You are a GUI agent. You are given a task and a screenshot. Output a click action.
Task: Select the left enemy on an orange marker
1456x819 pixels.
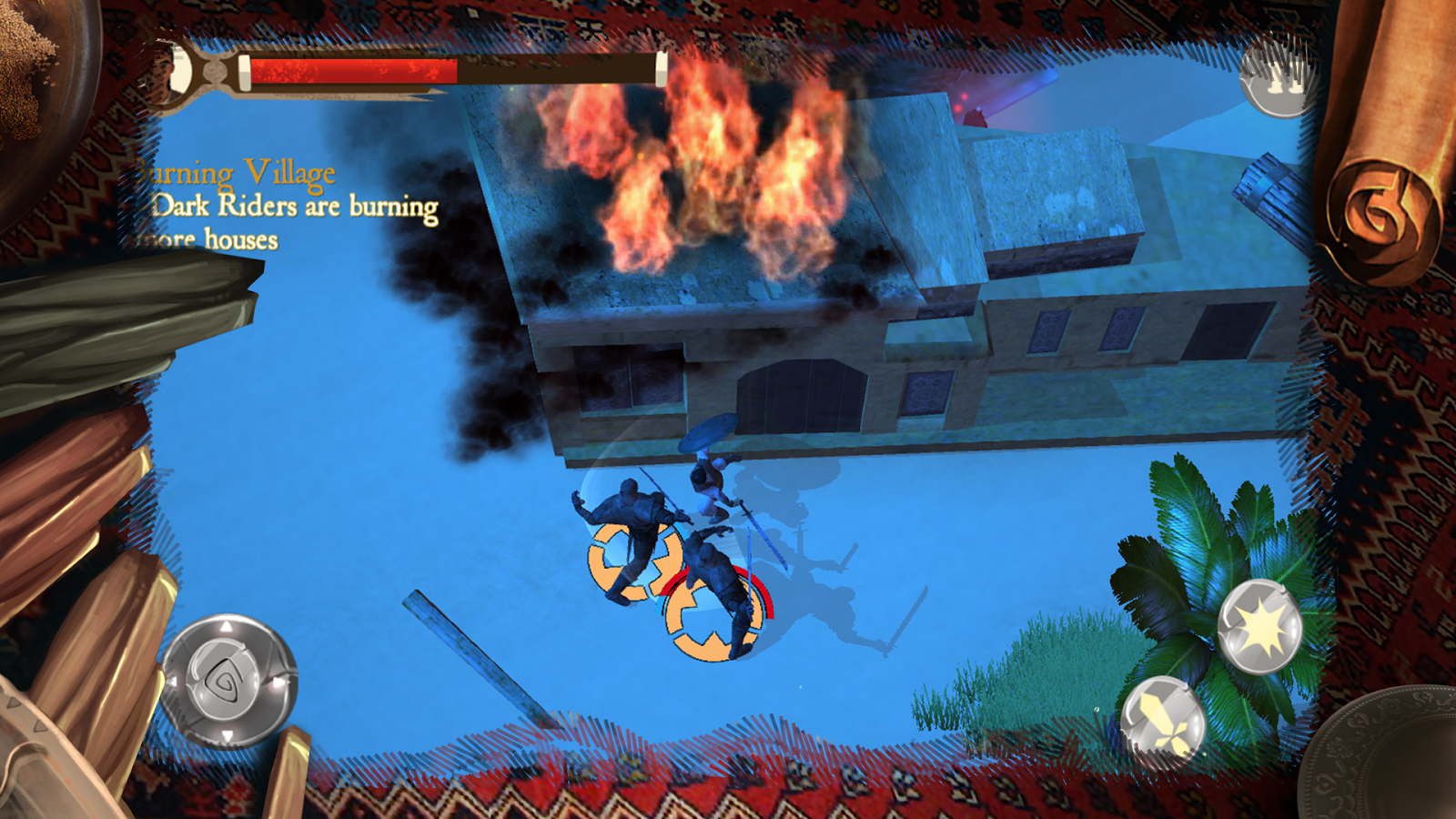(x=628, y=537)
